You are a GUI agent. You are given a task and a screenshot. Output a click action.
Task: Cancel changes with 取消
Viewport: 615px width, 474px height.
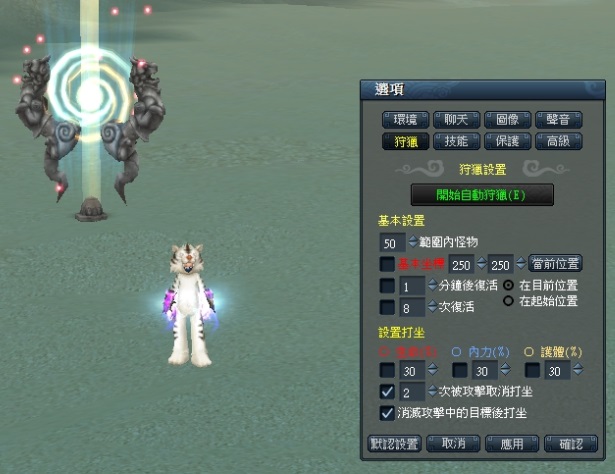(x=453, y=443)
